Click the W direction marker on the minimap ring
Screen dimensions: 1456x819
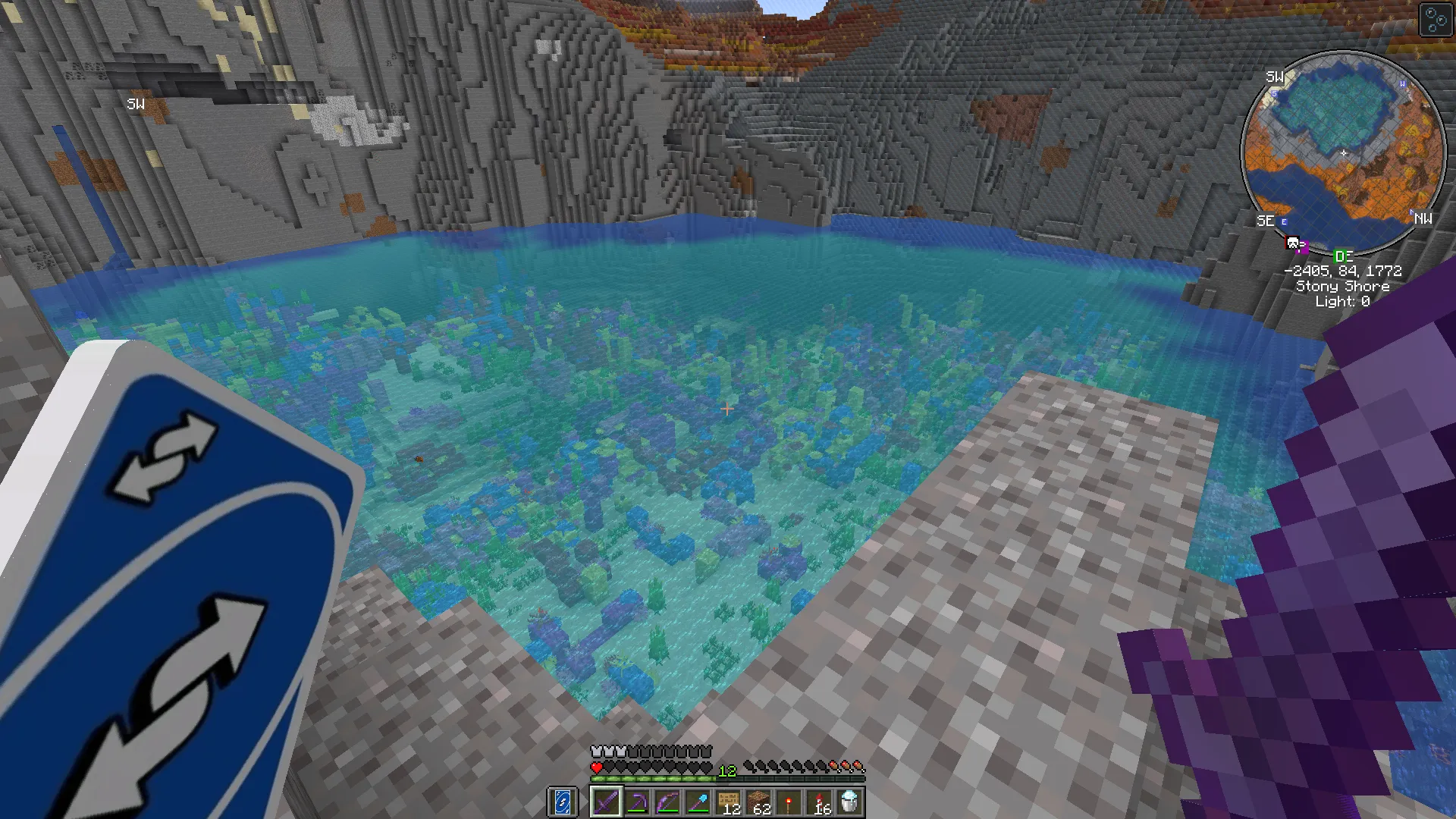click(x=1403, y=85)
